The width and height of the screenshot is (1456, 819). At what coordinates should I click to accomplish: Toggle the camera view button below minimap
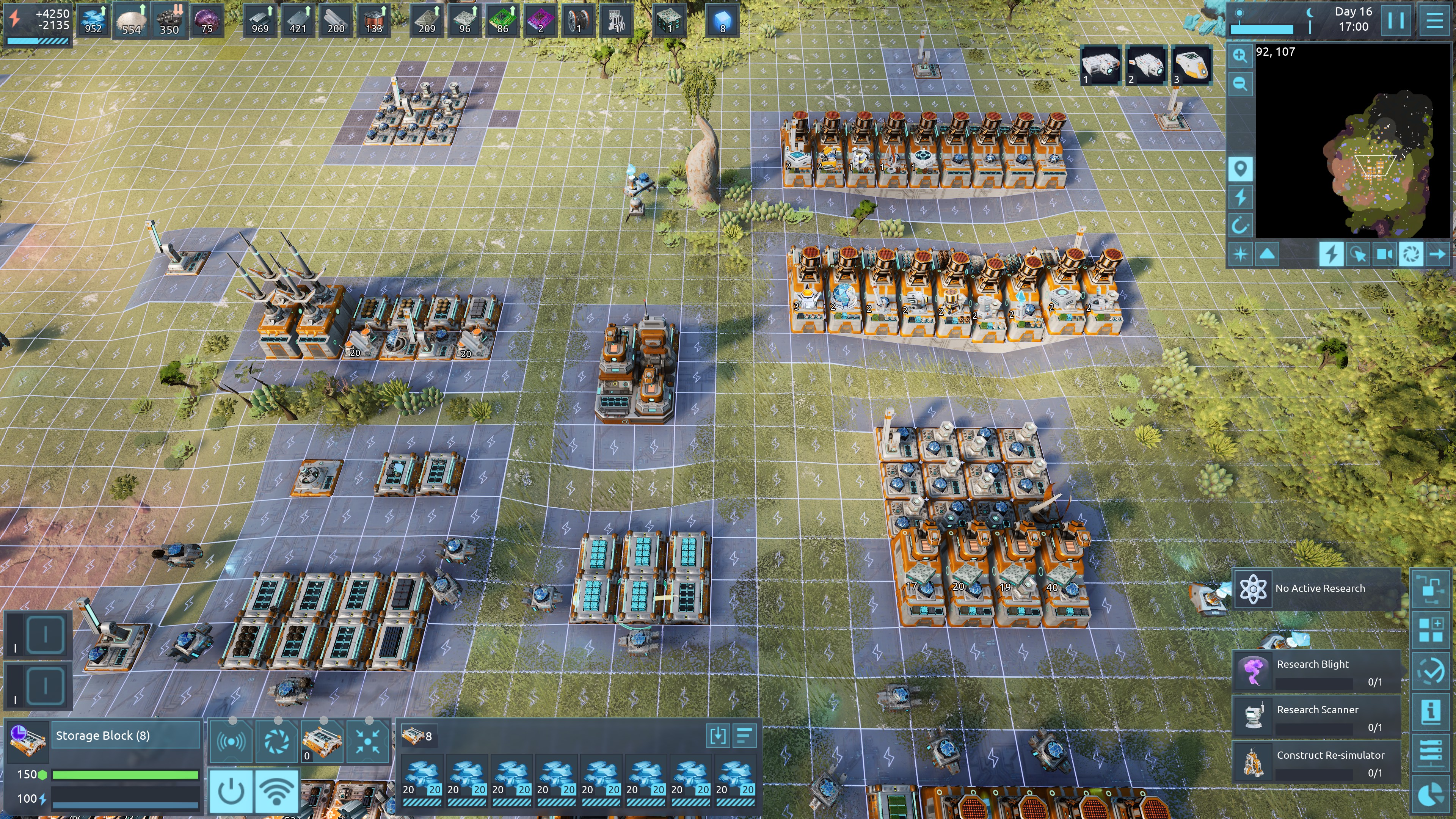click(1384, 254)
